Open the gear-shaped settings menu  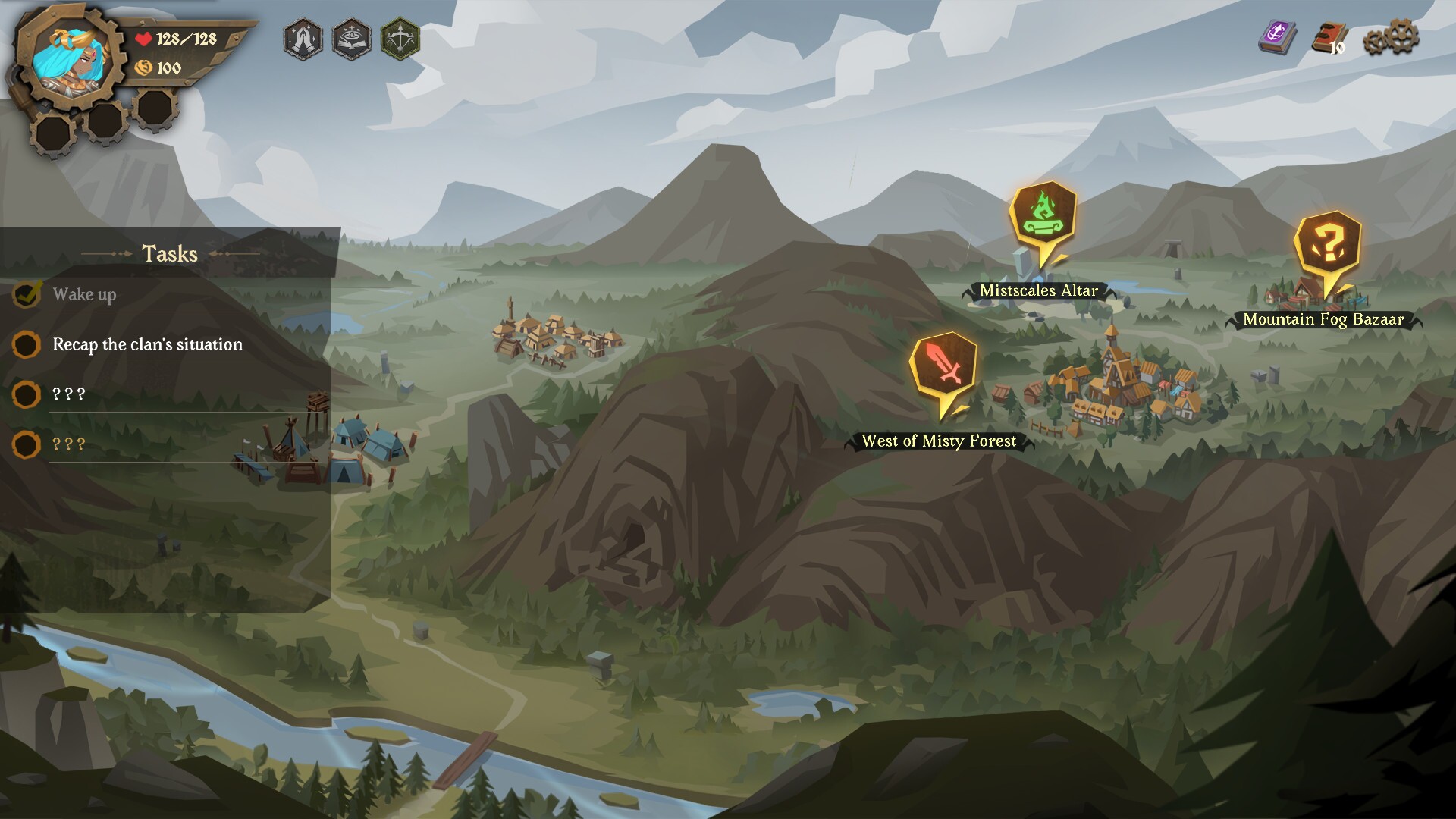(x=1391, y=38)
